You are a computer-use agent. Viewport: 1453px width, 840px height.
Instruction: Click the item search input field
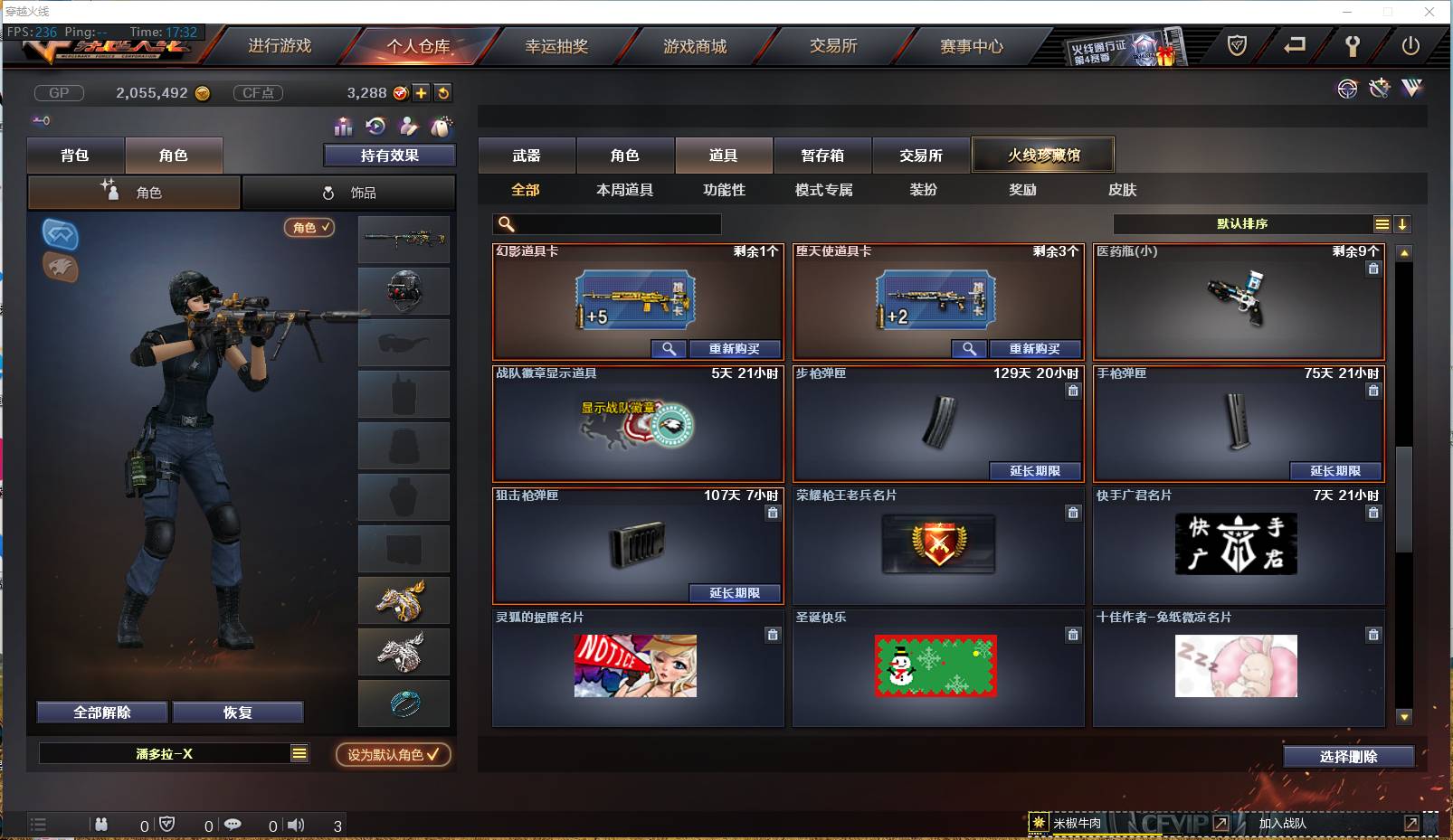coord(606,223)
